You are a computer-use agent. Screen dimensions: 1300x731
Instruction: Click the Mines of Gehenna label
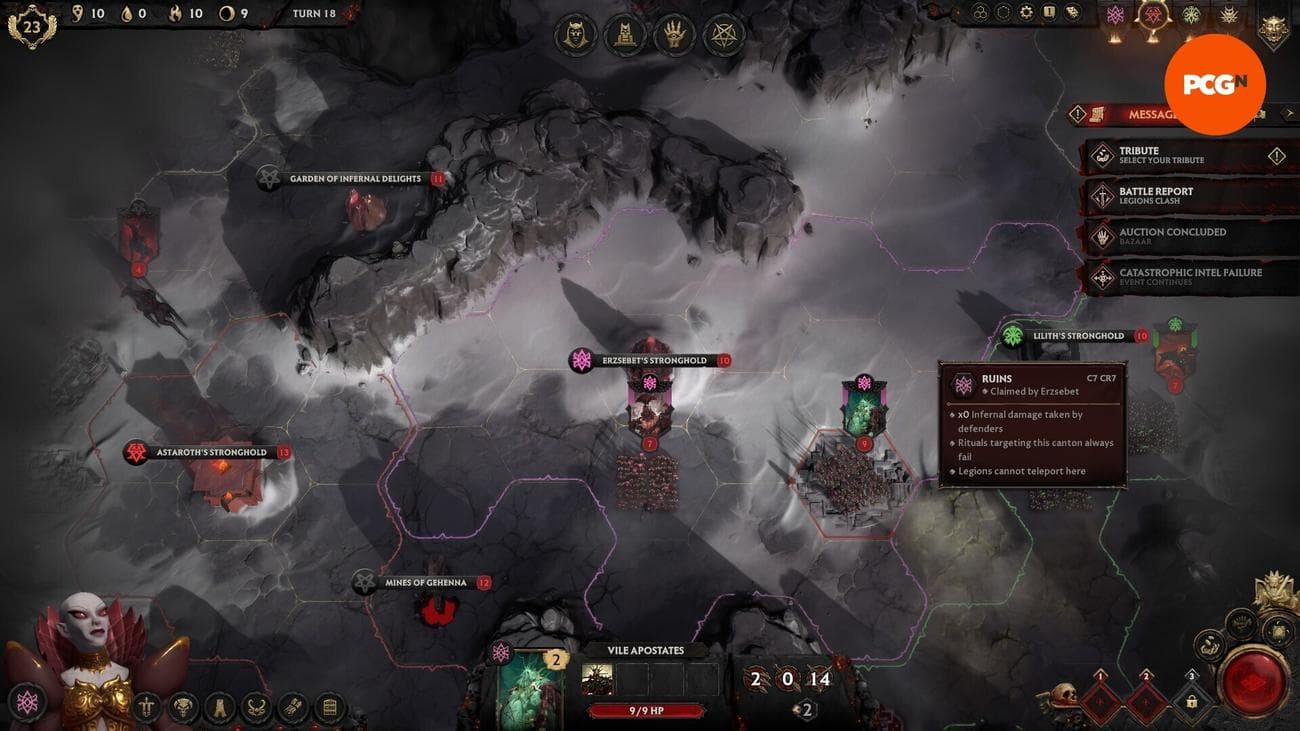[425, 582]
